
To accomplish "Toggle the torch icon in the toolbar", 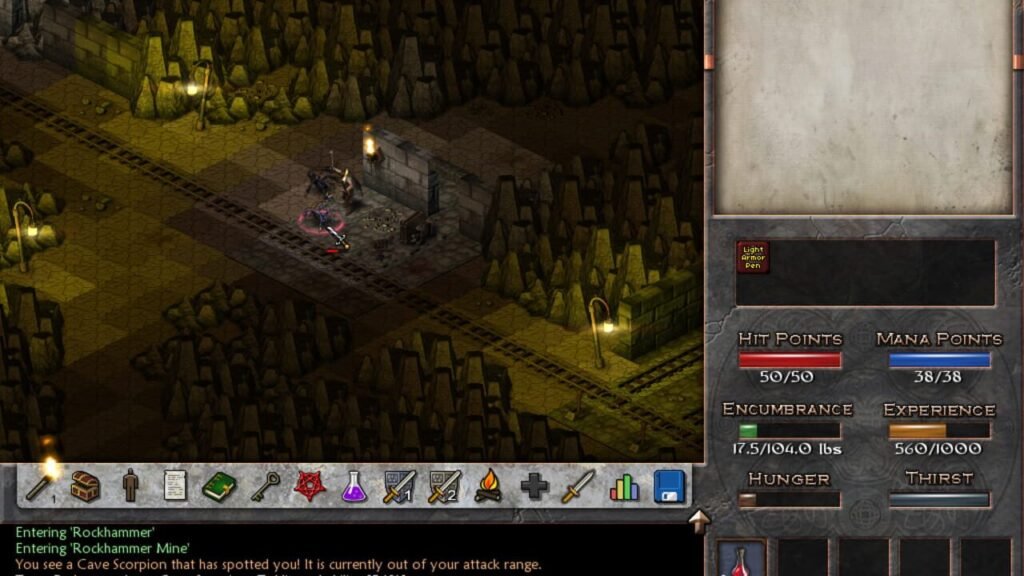I will 42,484.
